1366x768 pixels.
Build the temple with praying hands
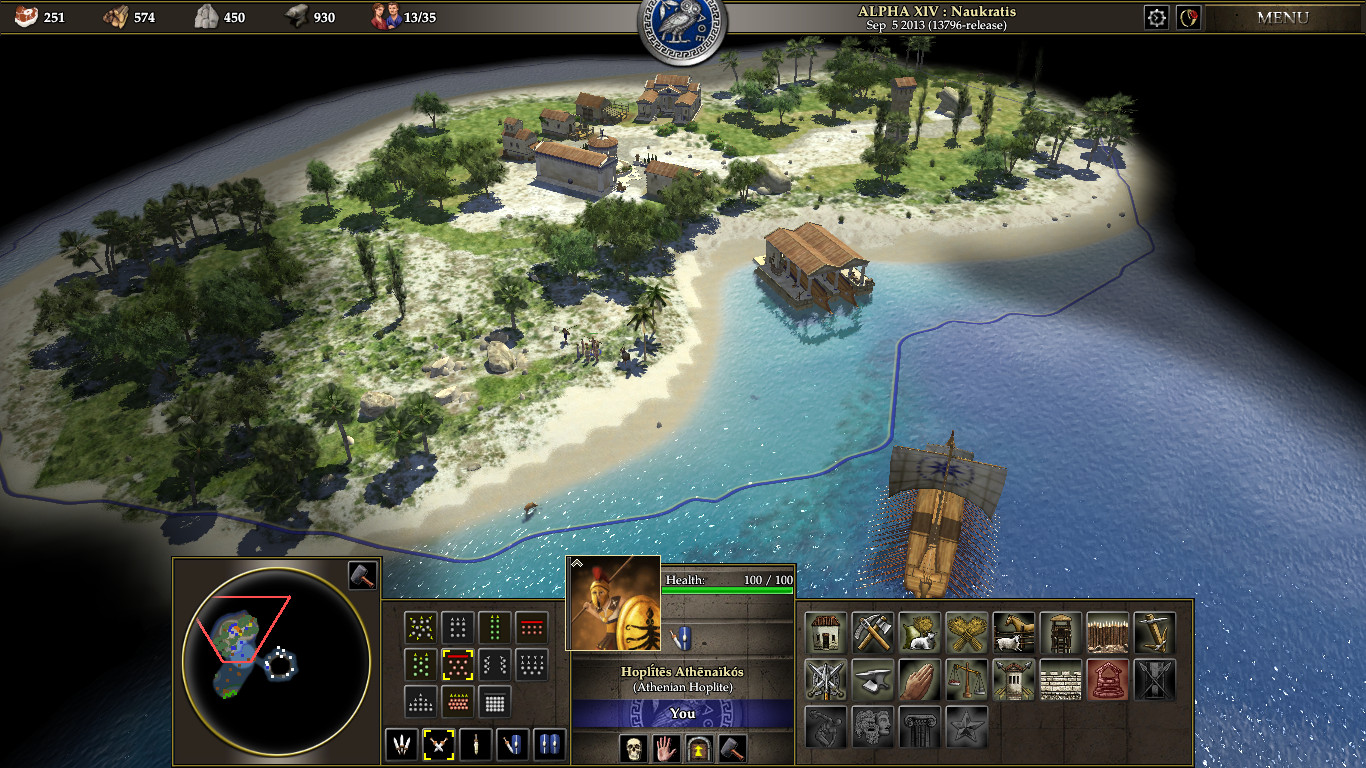pos(919,680)
